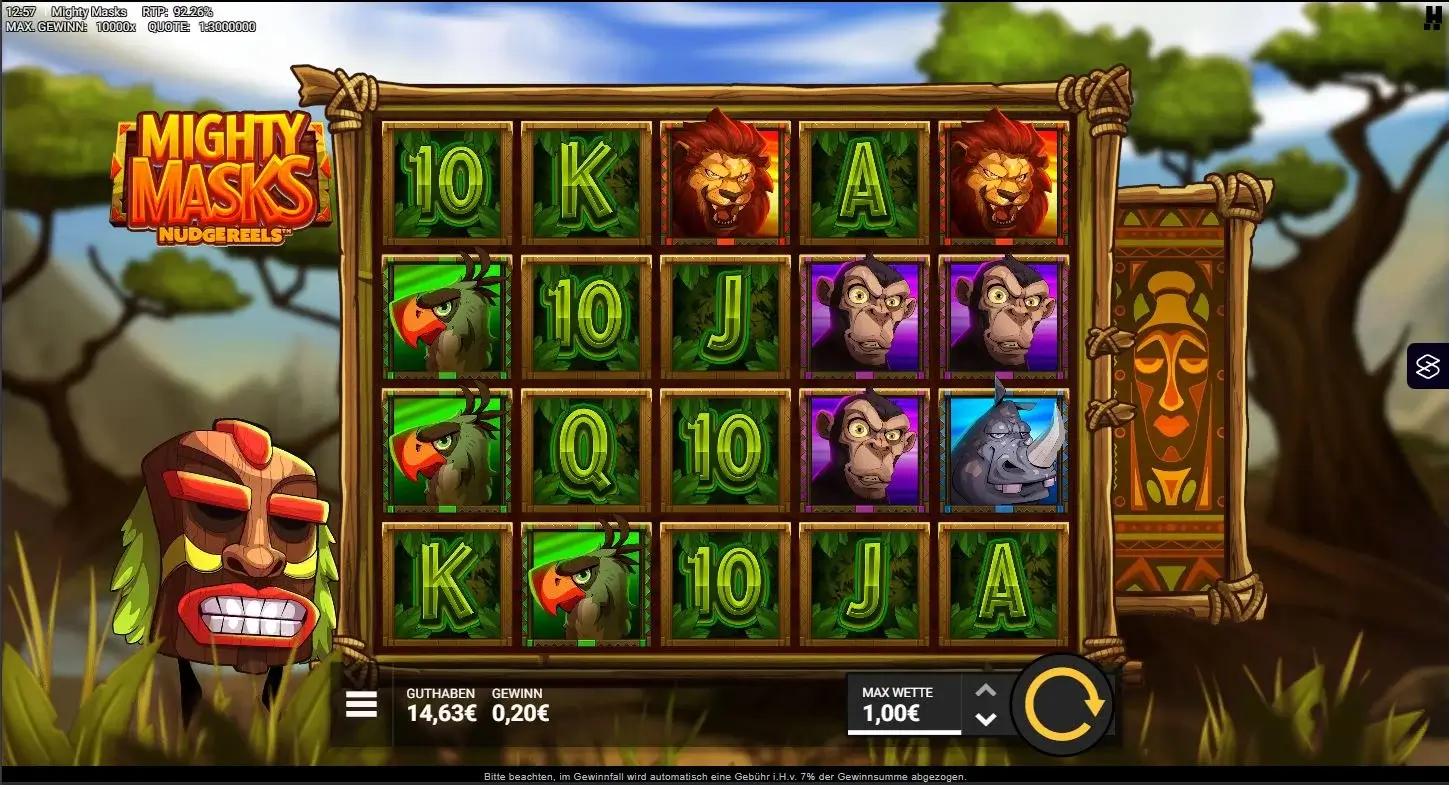Click the GUTHABEN balance display

coord(440,705)
